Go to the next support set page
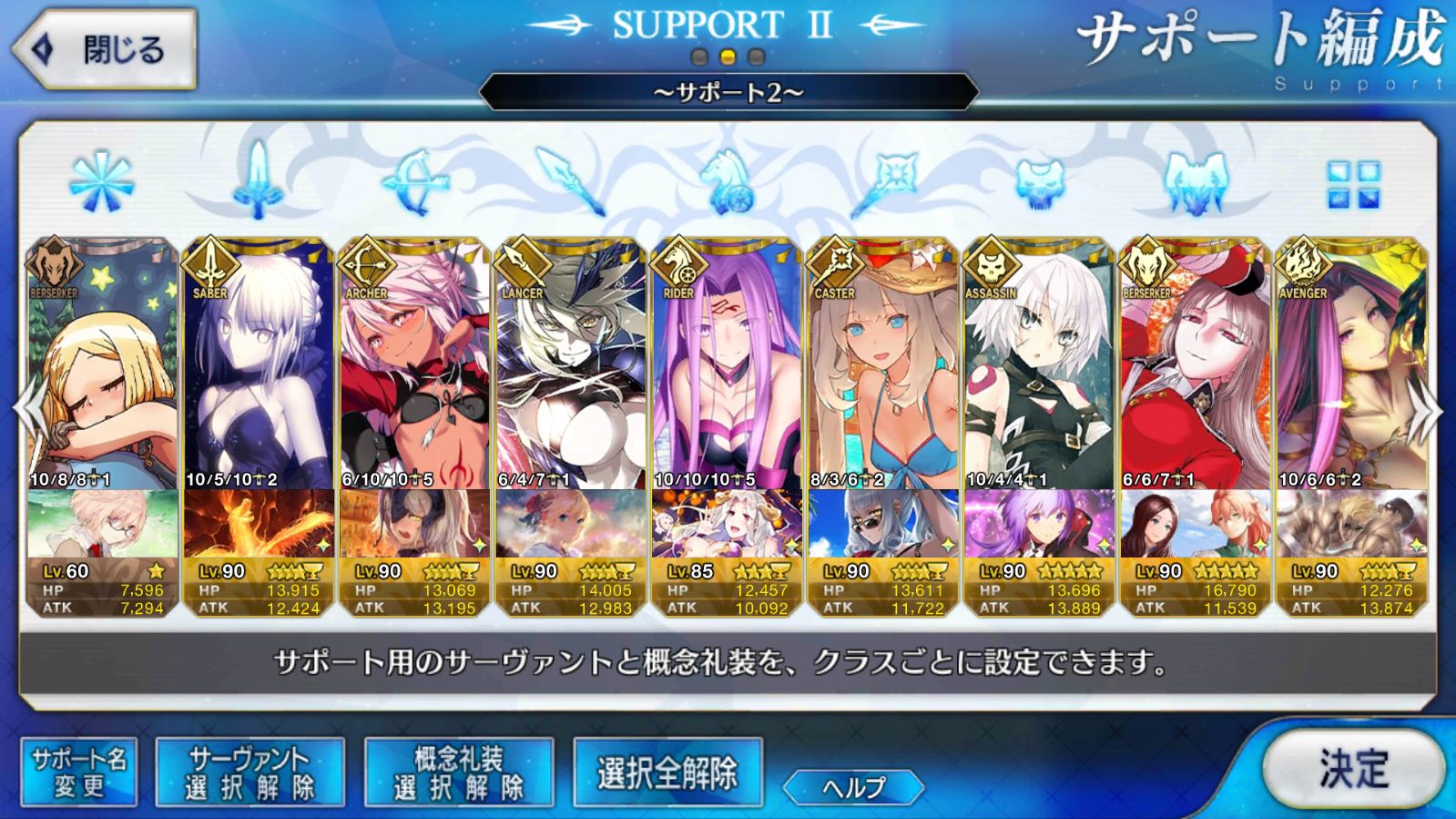Image resolution: width=1456 pixels, height=819 pixels. click(1426, 413)
